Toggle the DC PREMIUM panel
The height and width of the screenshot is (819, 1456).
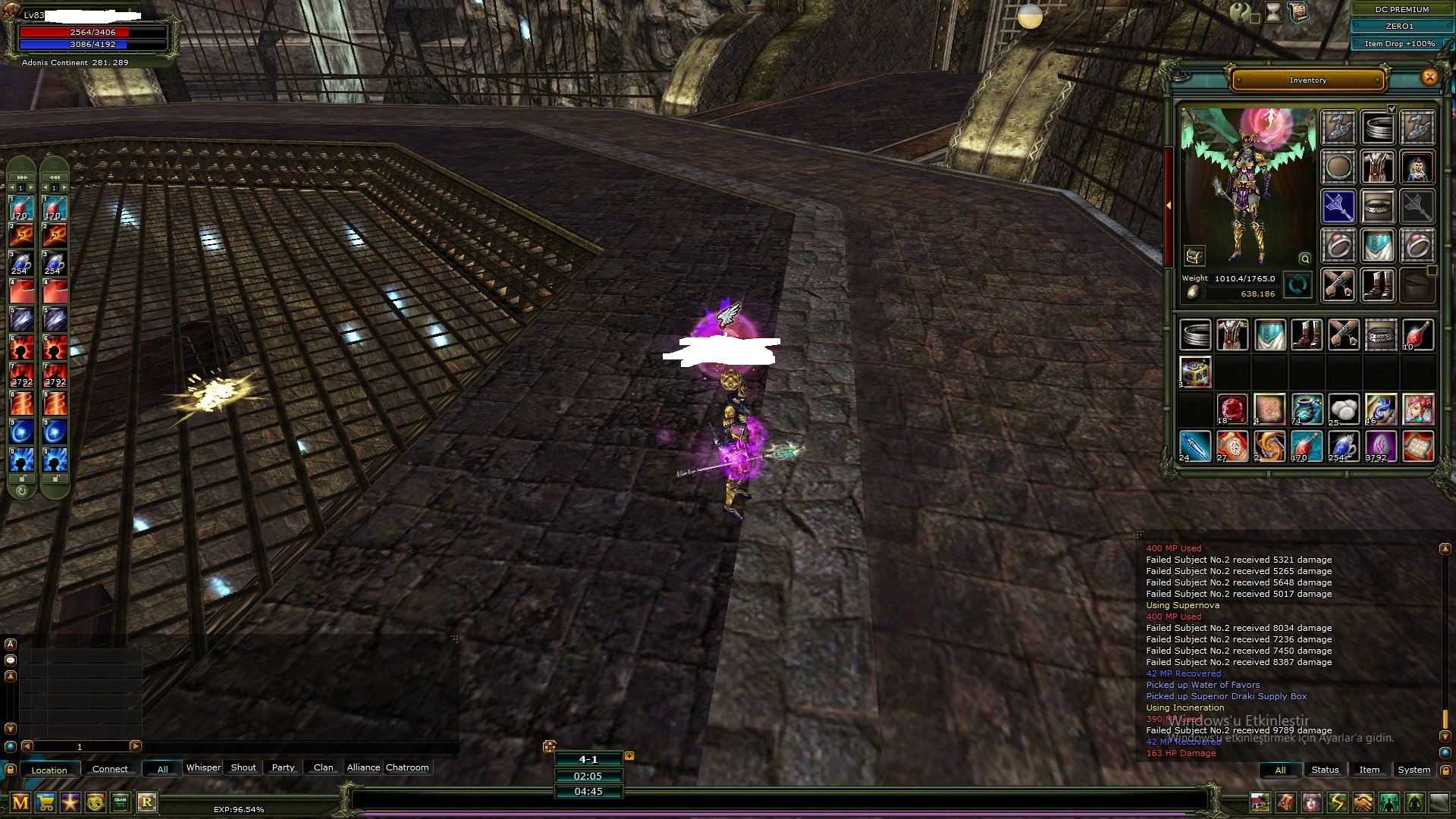point(1401,9)
